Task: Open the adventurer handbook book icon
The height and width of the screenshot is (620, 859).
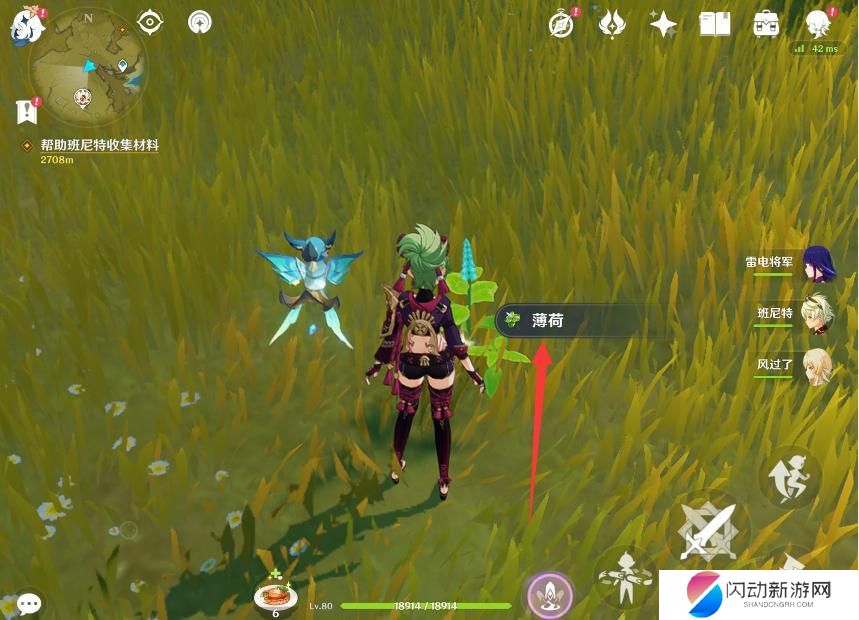Action: (715, 24)
